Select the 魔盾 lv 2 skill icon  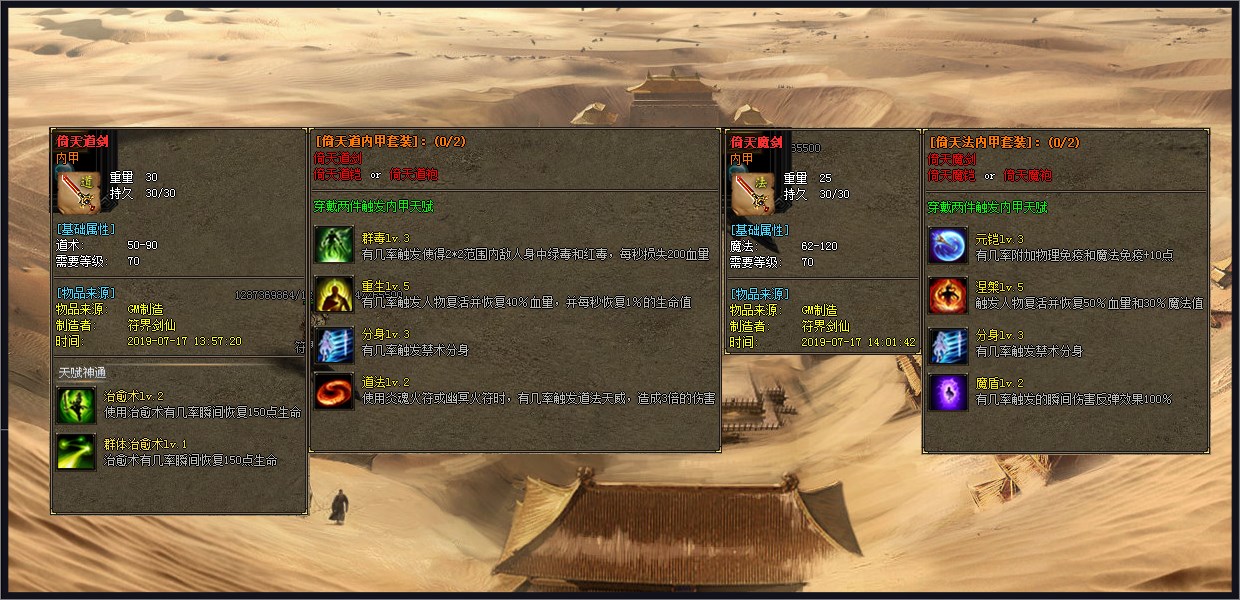[948, 392]
